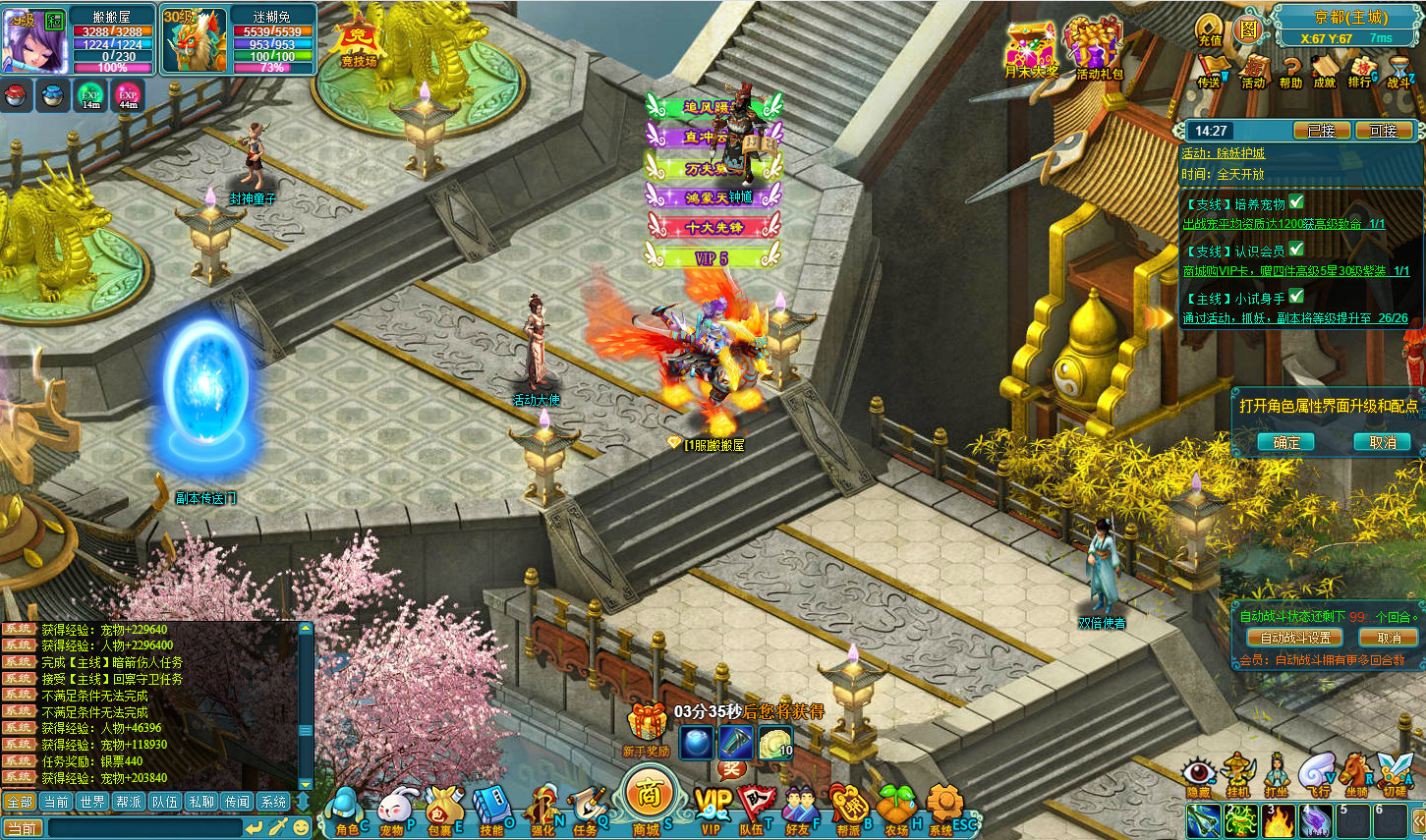The width and height of the screenshot is (1426, 840).
Task: Activate the flame skill in hotbar slot 3
Action: (x=1279, y=821)
